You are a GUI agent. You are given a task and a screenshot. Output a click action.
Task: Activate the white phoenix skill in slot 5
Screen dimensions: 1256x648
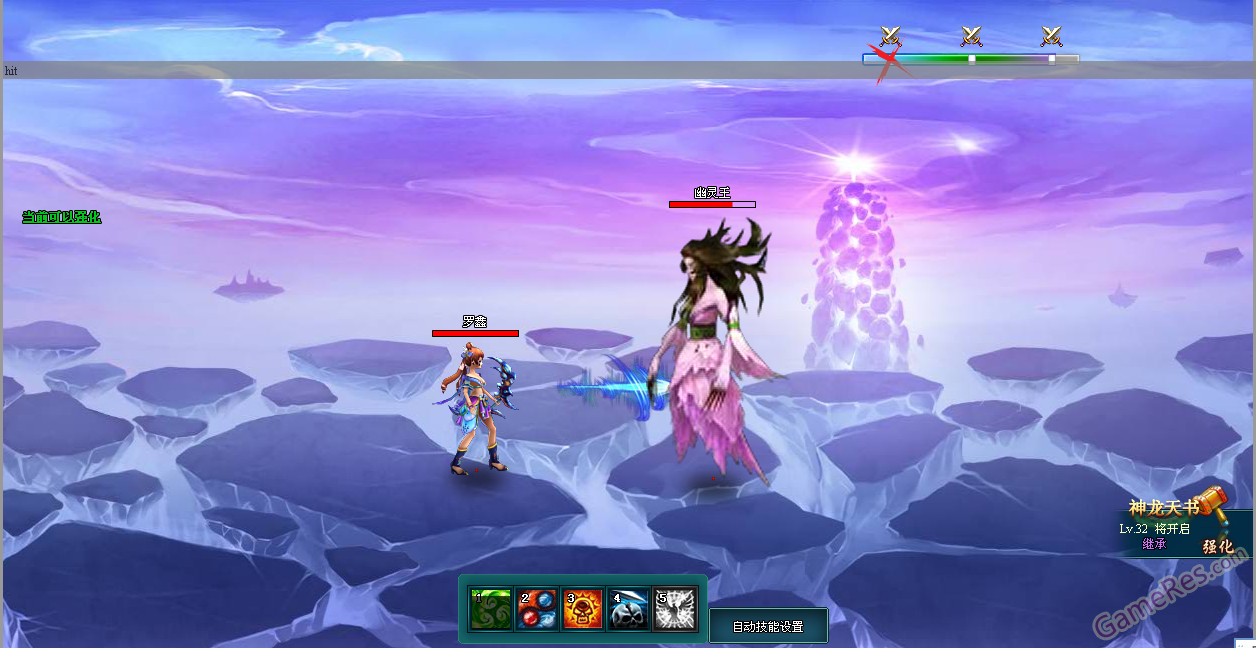coord(675,609)
